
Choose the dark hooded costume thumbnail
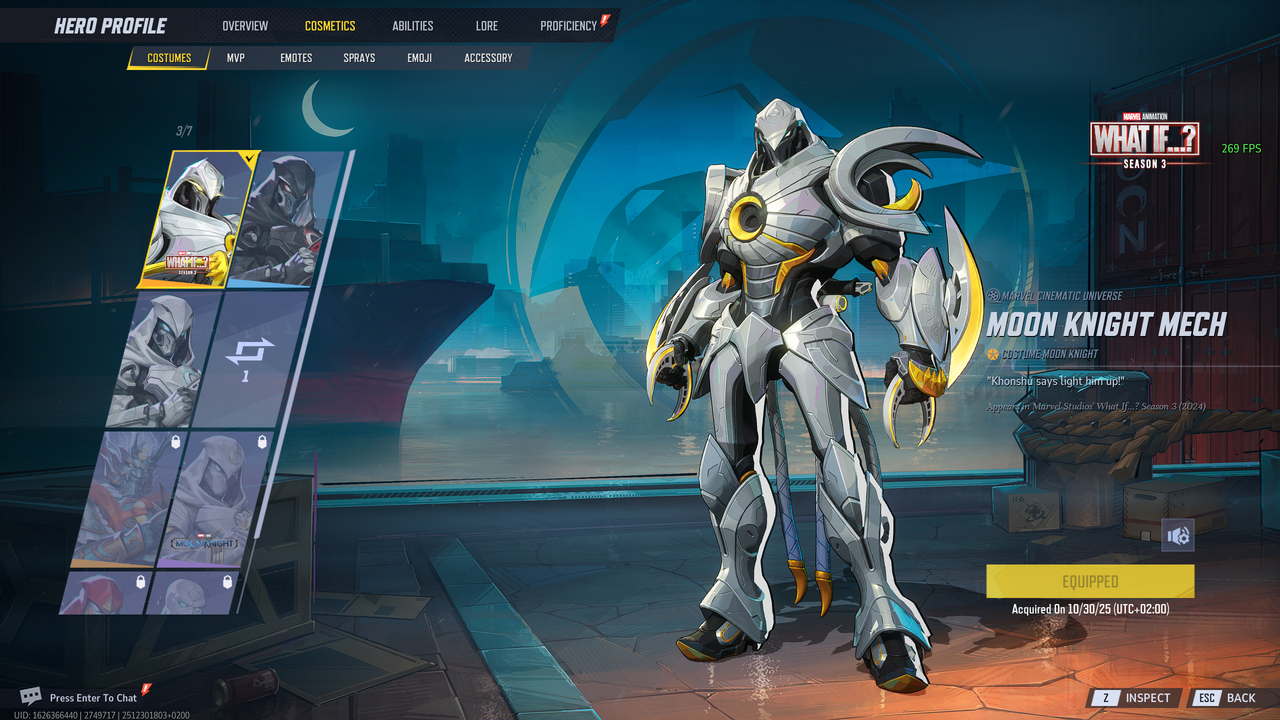[x=285, y=218]
